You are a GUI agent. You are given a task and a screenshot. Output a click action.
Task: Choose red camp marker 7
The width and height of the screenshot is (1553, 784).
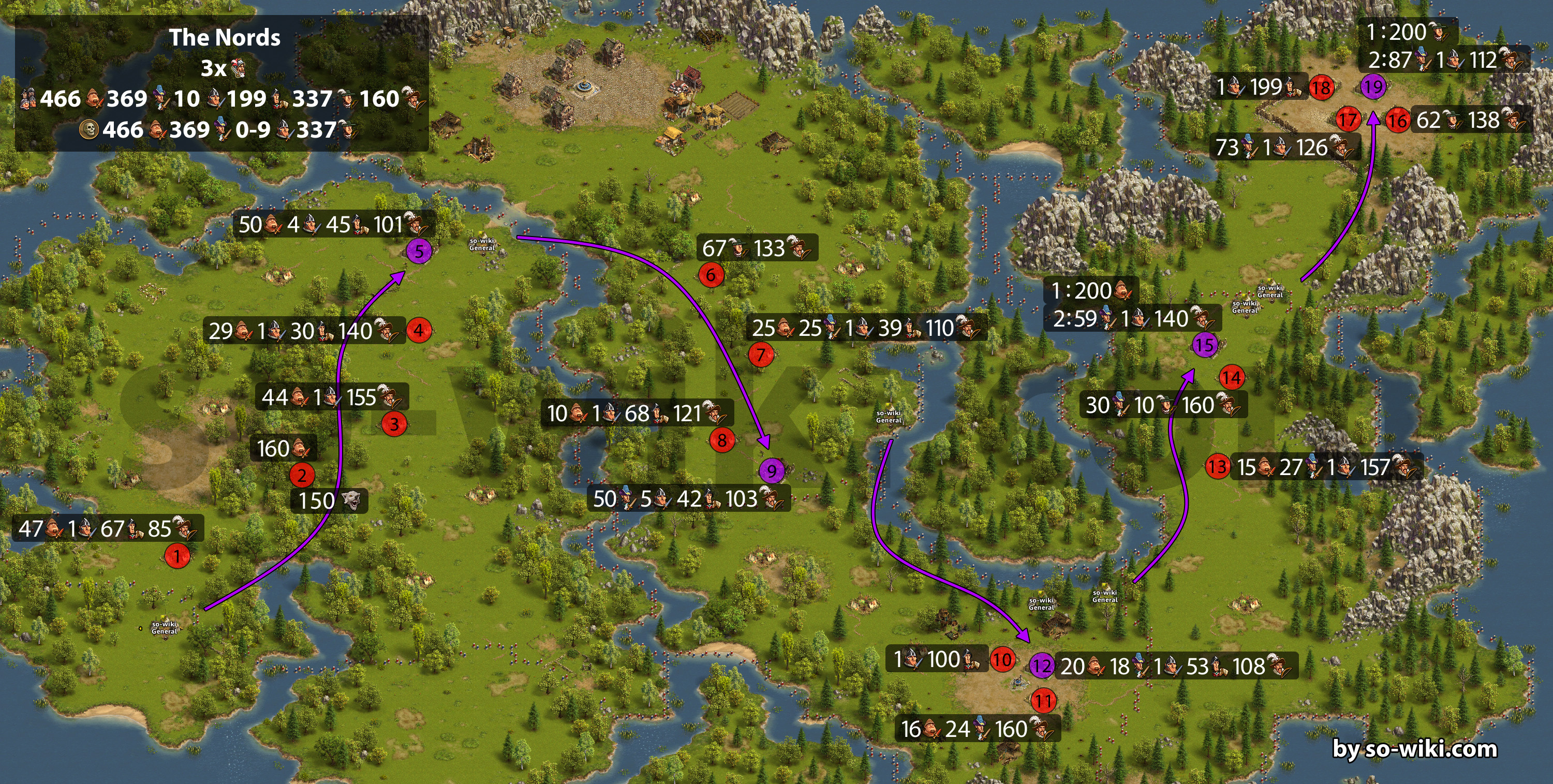pos(761,354)
